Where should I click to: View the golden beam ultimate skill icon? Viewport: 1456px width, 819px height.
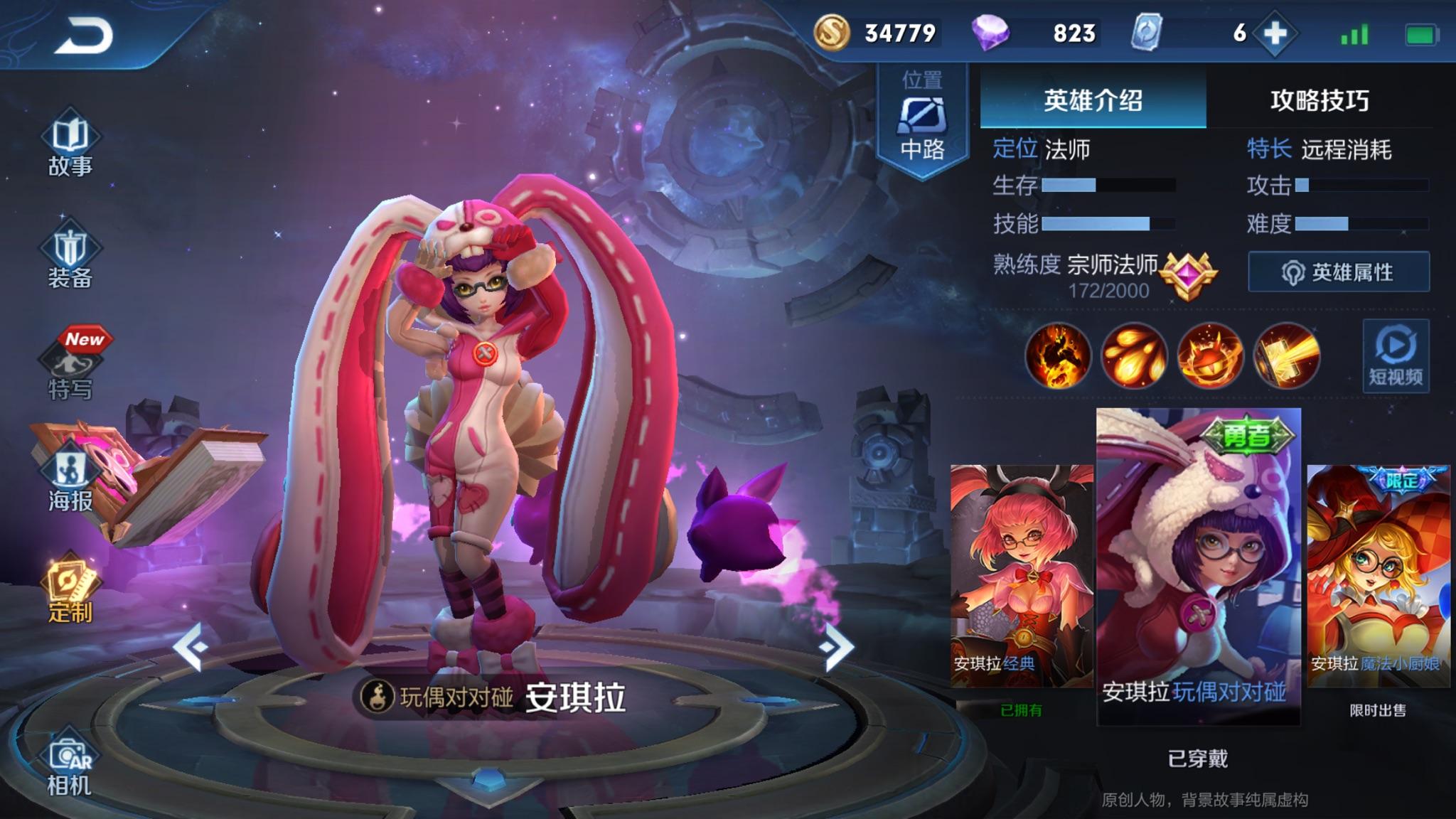point(1286,355)
